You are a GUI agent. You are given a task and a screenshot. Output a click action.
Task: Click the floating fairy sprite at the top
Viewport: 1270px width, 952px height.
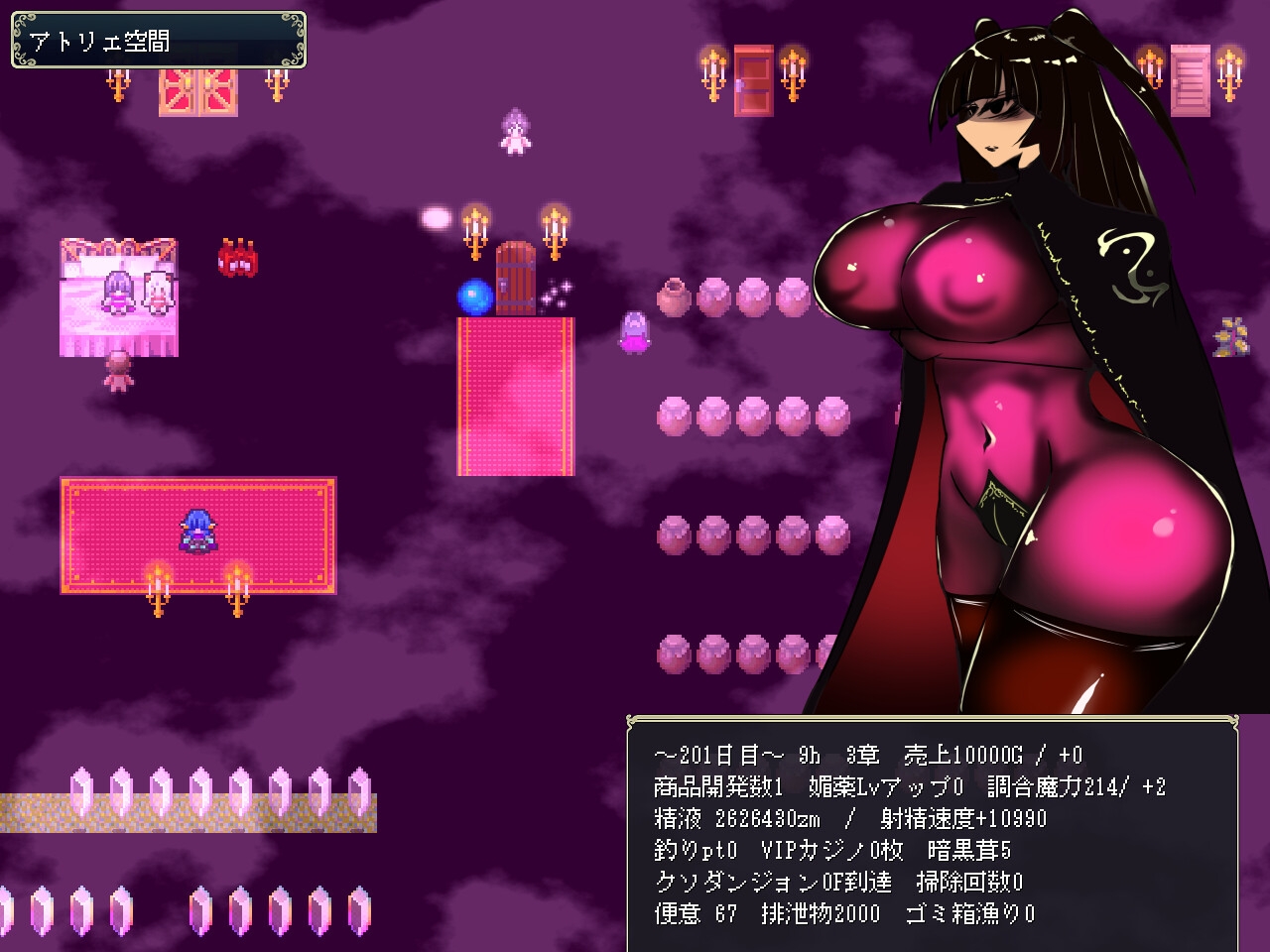[515, 129]
